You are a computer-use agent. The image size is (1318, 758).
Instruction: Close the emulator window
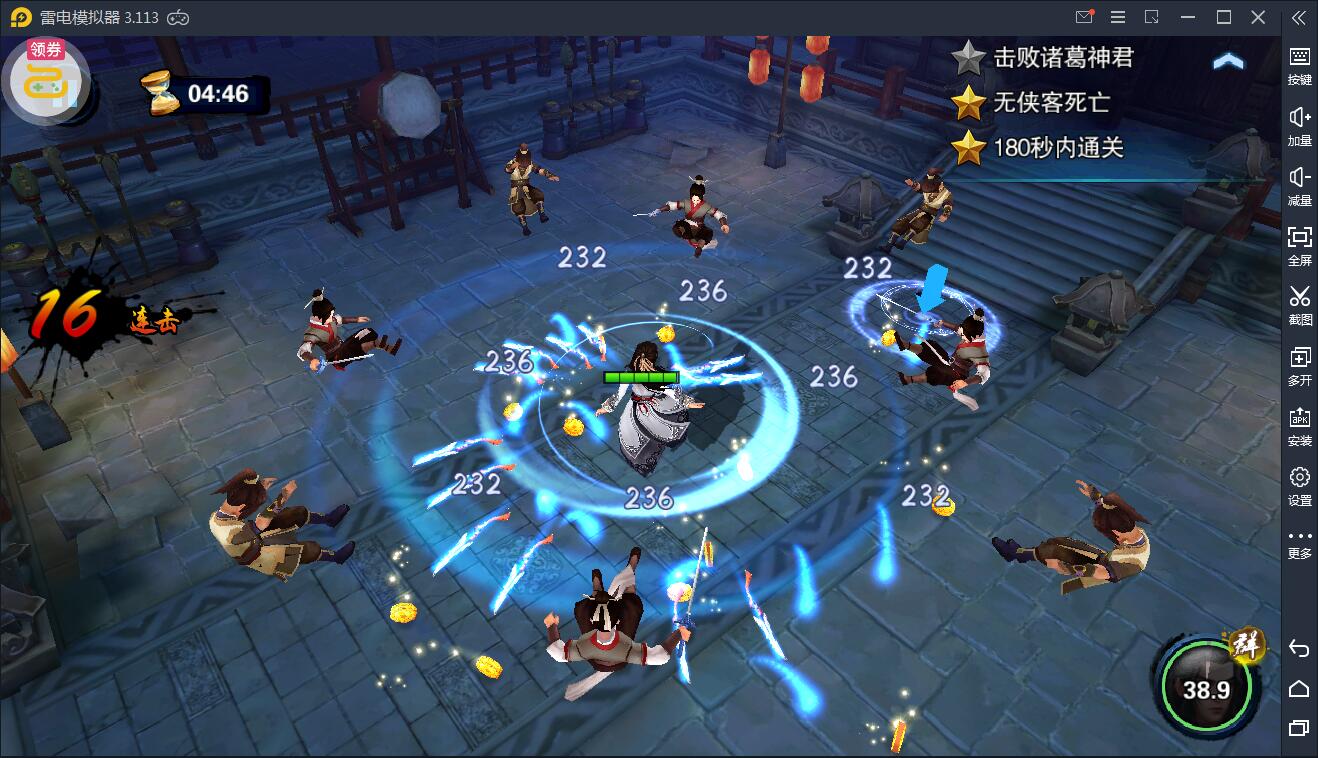coord(1258,17)
